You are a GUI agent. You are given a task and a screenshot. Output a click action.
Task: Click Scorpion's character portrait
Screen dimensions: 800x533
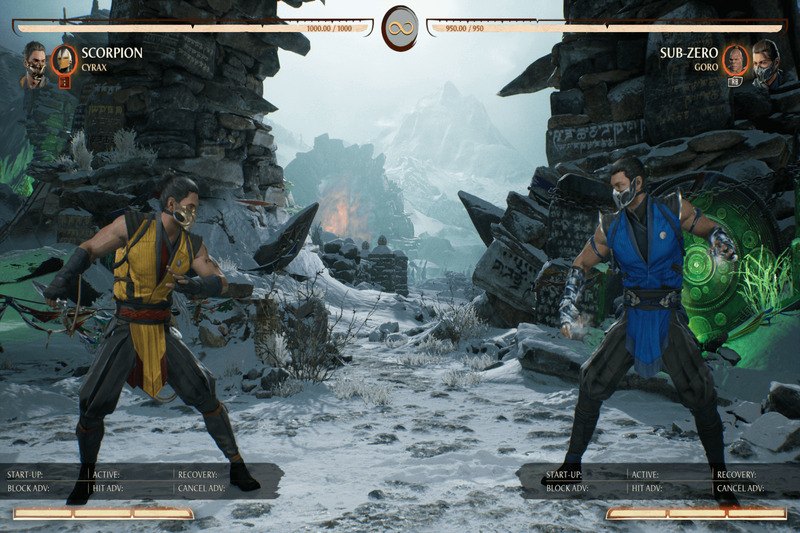click(x=35, y=62)
